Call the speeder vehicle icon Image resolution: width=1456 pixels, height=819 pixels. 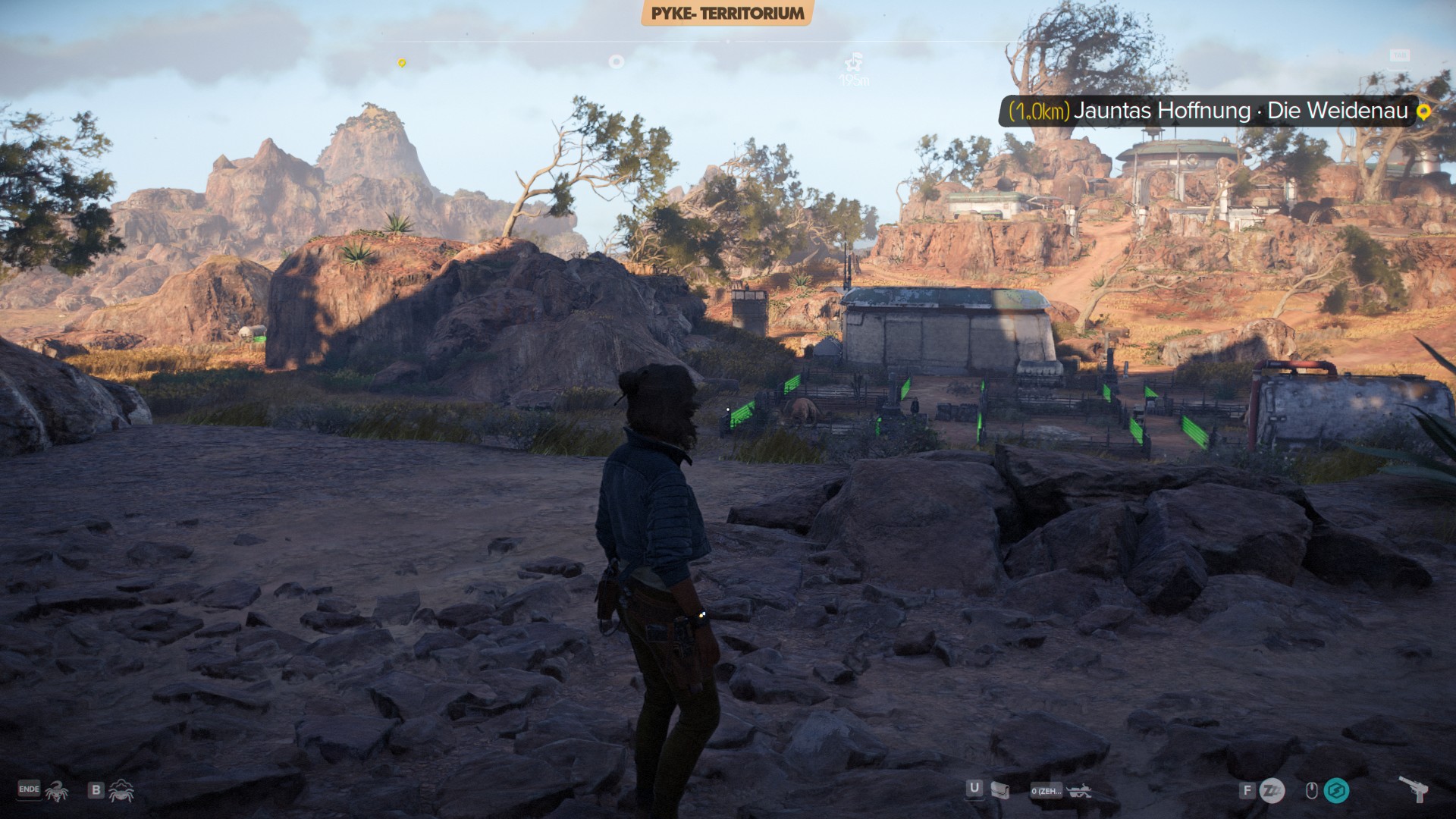pyautogui.click(x=1078, y=791)
